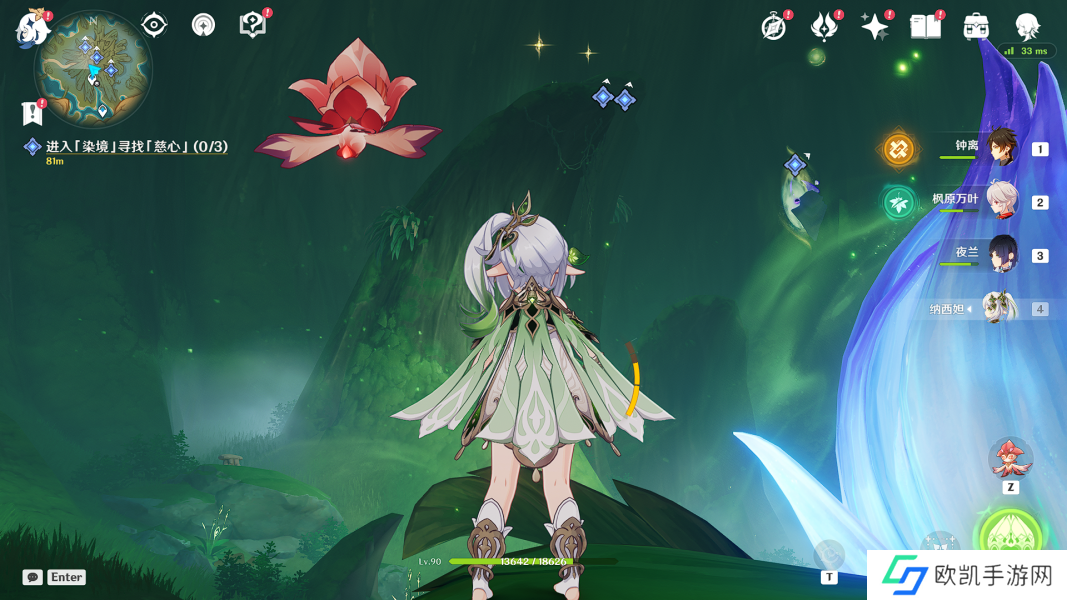Open the character head profile icon
The height and width of the screenshot is (600, 1067).
pyautogui.click(x=1027, y=27)
